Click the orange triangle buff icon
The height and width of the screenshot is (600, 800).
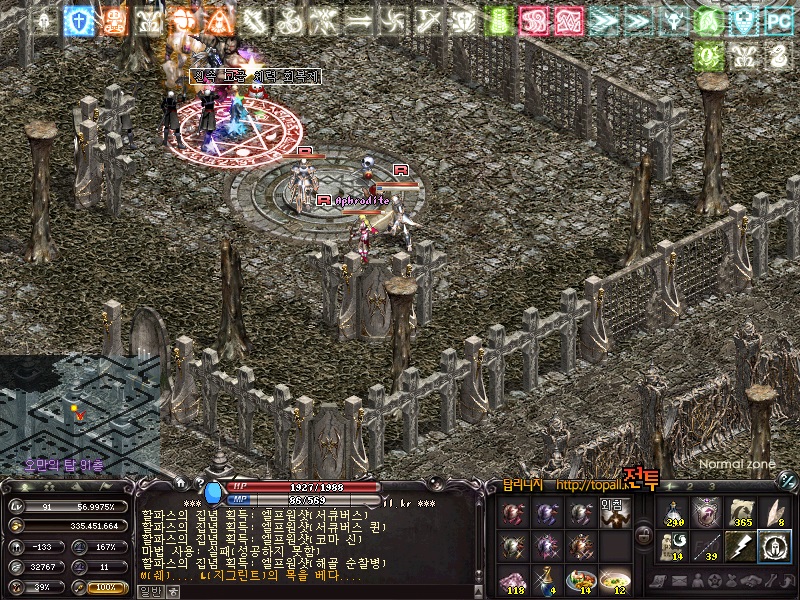pyautogui.click(x=218, y=20)
